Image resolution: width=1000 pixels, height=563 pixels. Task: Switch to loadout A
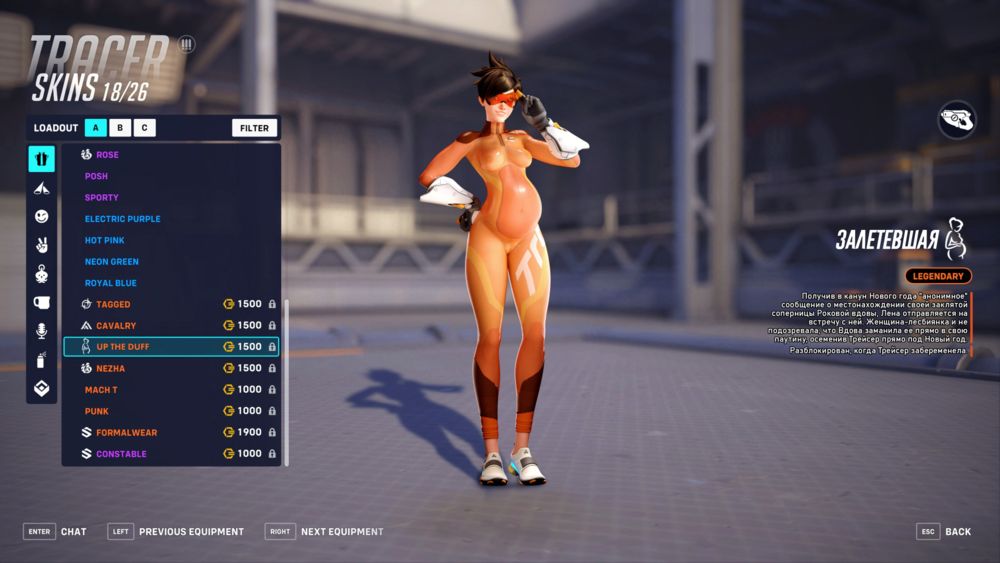pos(96,127)
